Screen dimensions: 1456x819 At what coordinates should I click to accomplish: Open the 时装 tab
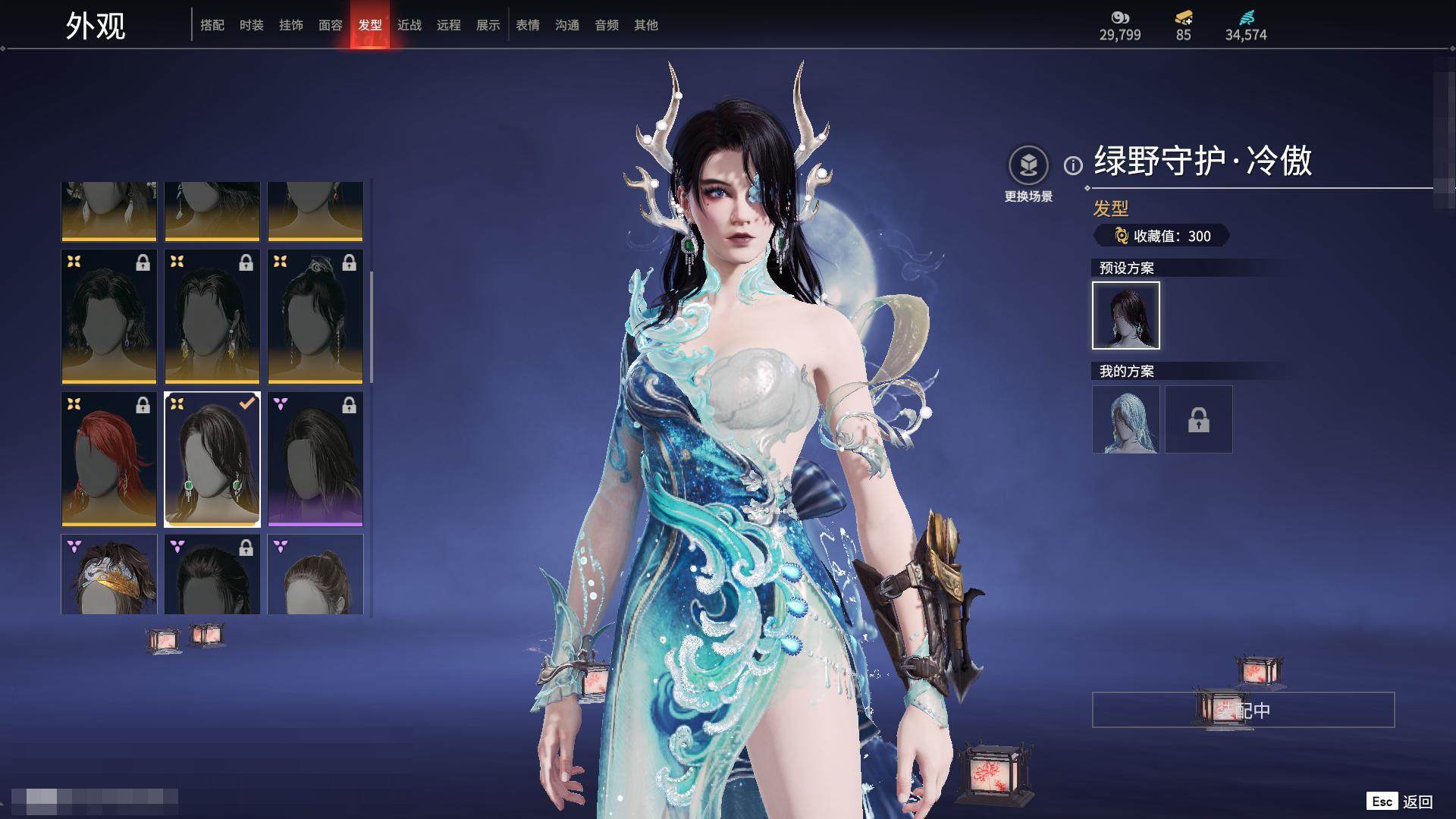pos(252,25)
